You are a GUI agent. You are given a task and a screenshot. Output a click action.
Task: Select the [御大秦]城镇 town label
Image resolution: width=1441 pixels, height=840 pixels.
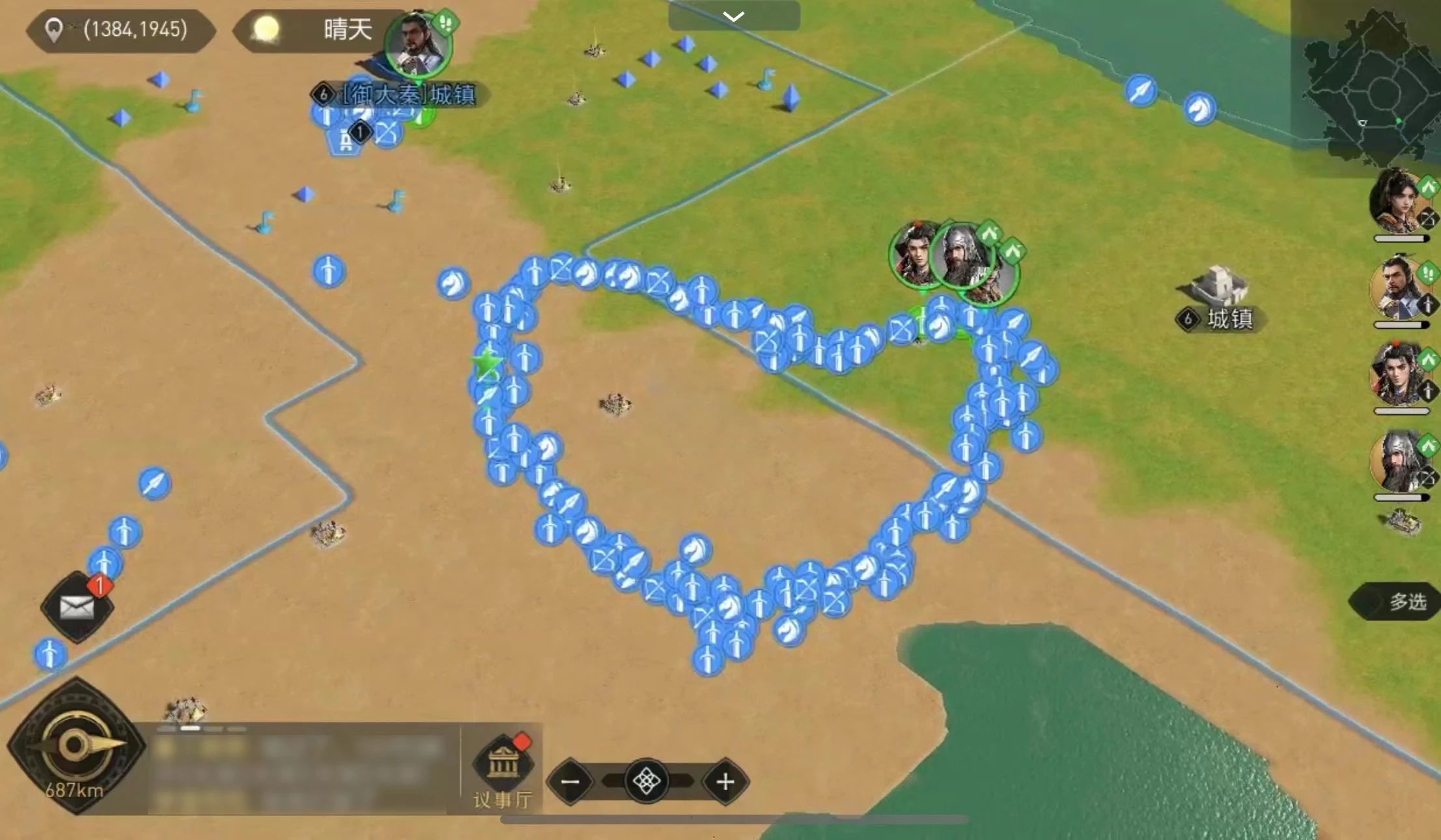point(408,95)
